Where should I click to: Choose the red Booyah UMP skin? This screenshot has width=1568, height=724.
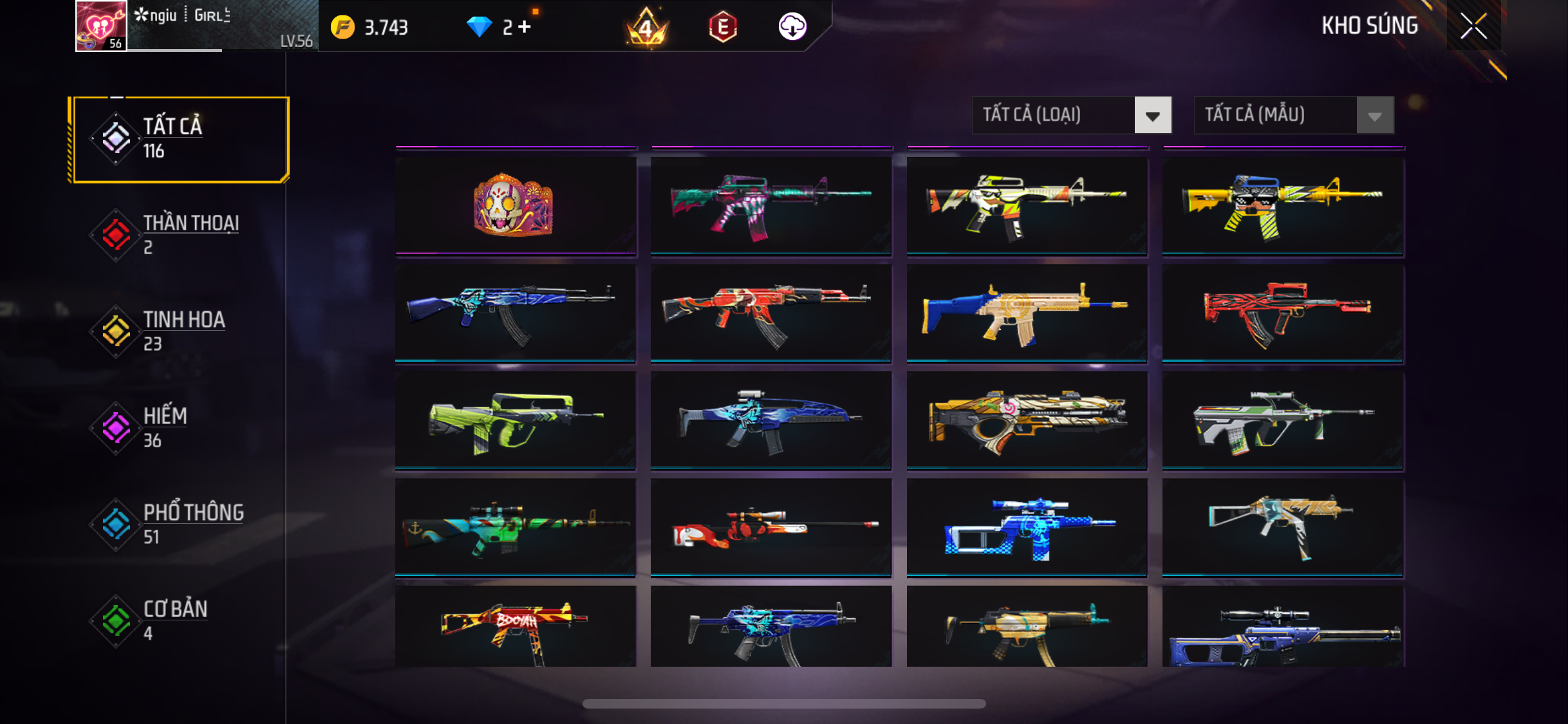[515, 626]
